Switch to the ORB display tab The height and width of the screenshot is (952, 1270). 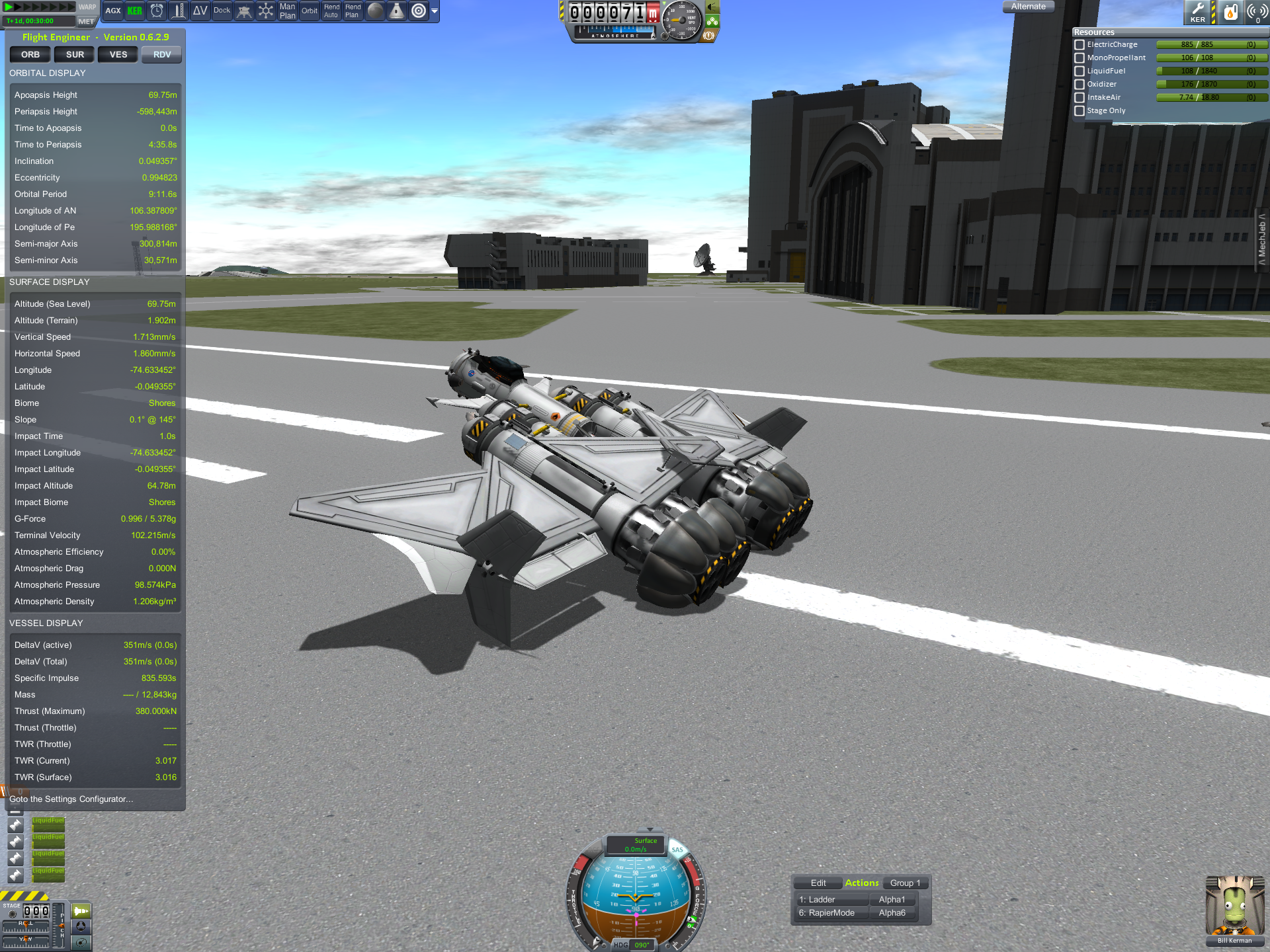click(30, 55)
